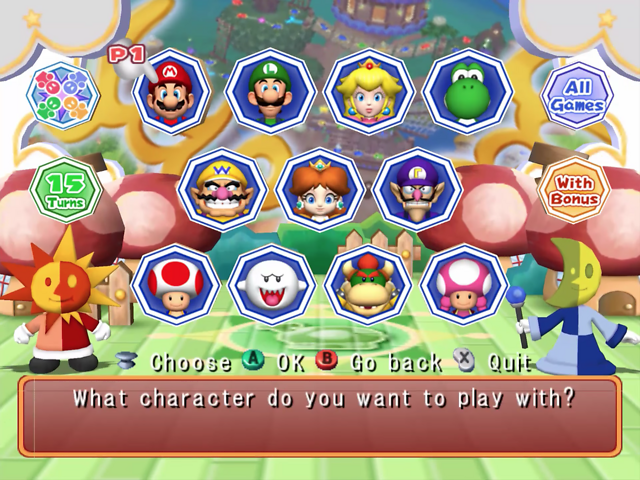Choose Luigi's portrait

point(269,92)
